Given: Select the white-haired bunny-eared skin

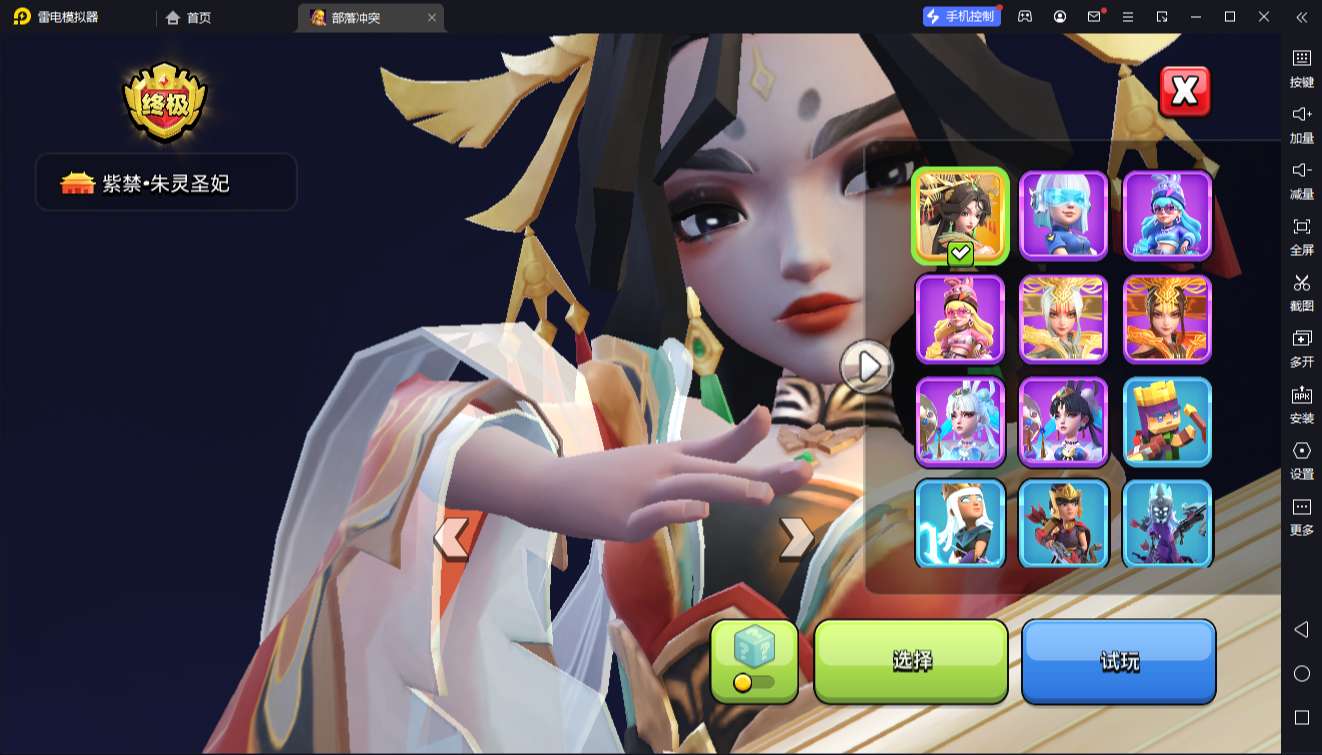Looking at the screenshot, I should [960, 421].
